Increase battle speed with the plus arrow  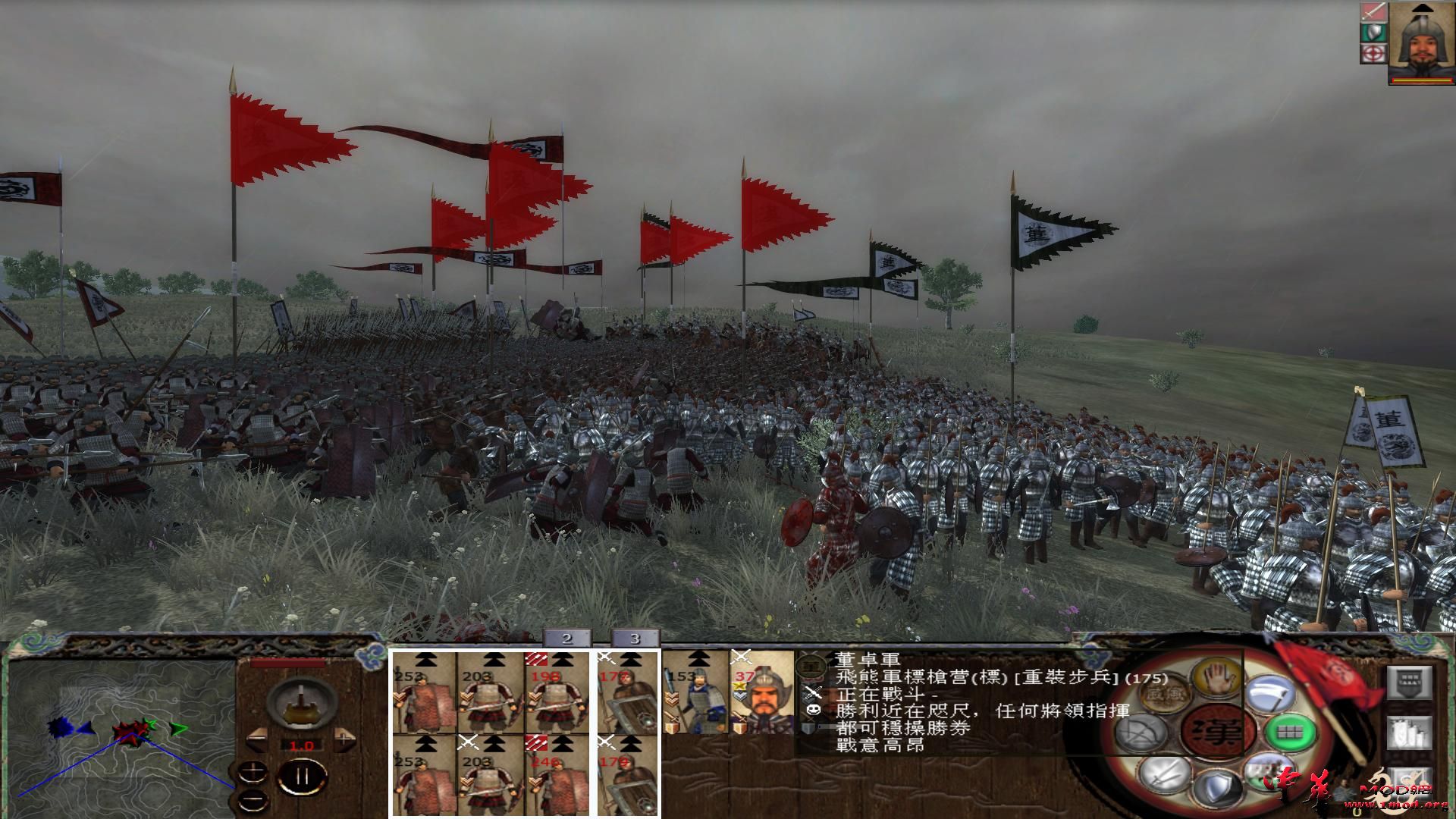point(344,738)
